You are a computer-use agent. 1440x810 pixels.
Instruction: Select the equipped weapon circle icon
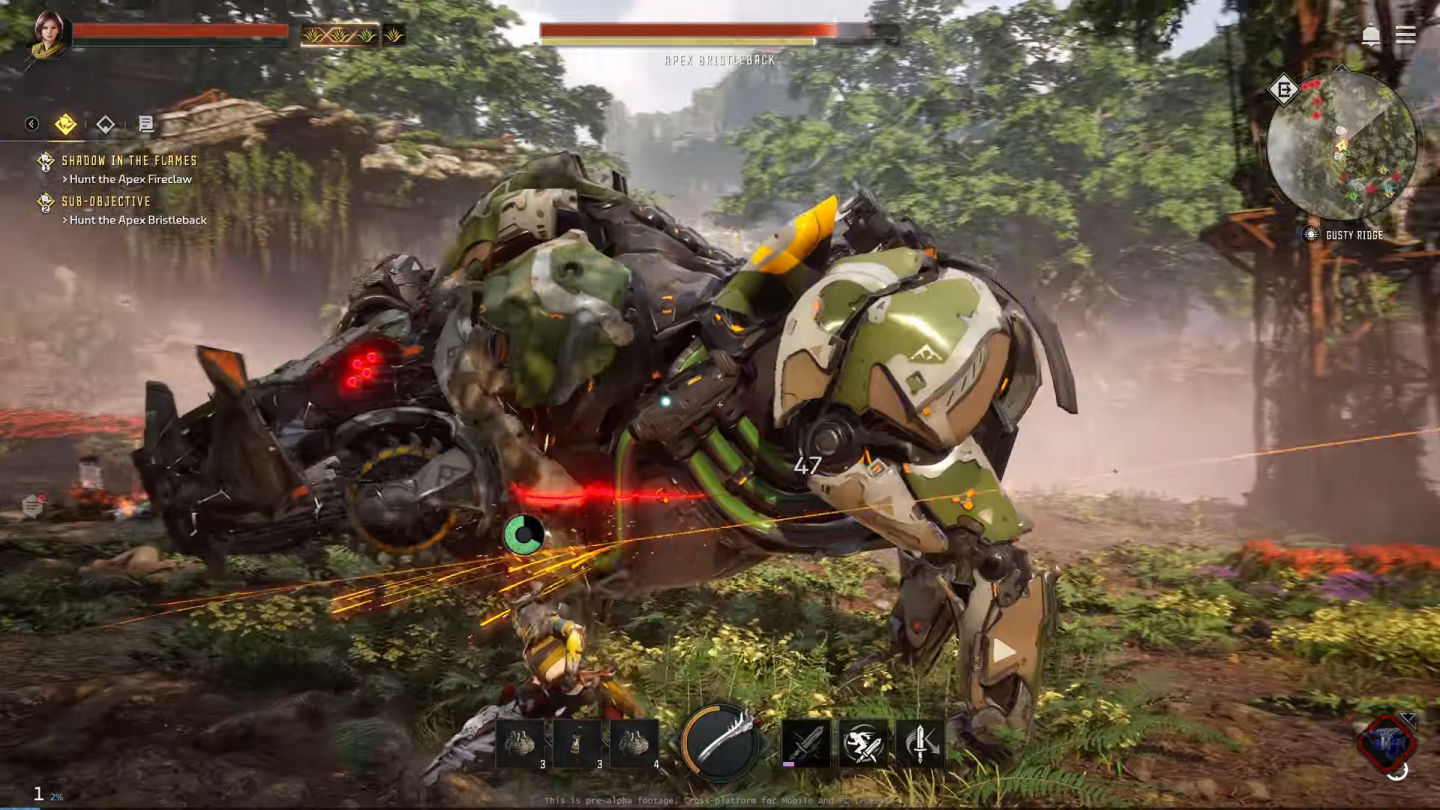pos(720,742)
